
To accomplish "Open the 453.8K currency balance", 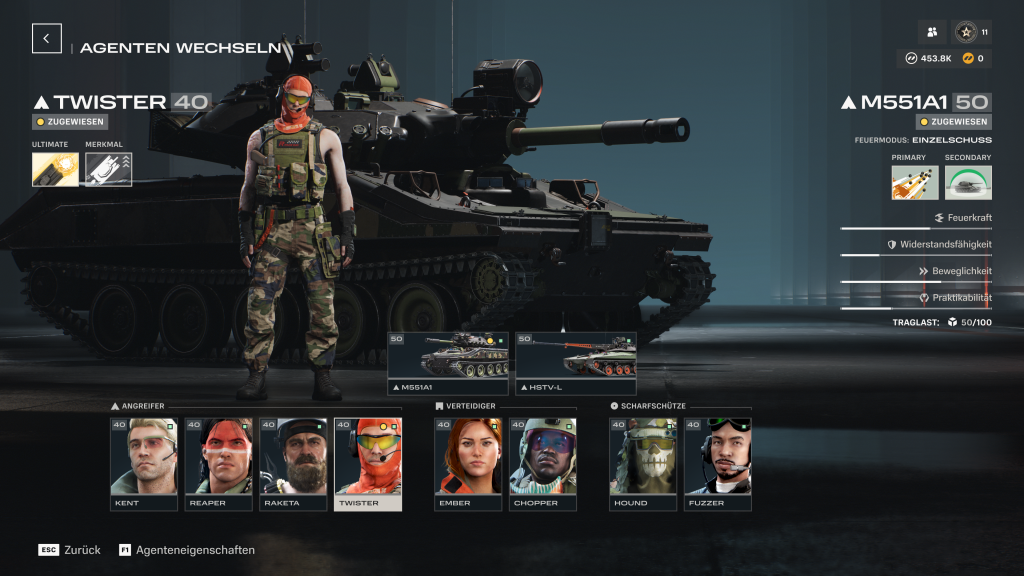I will pos(929,58).
